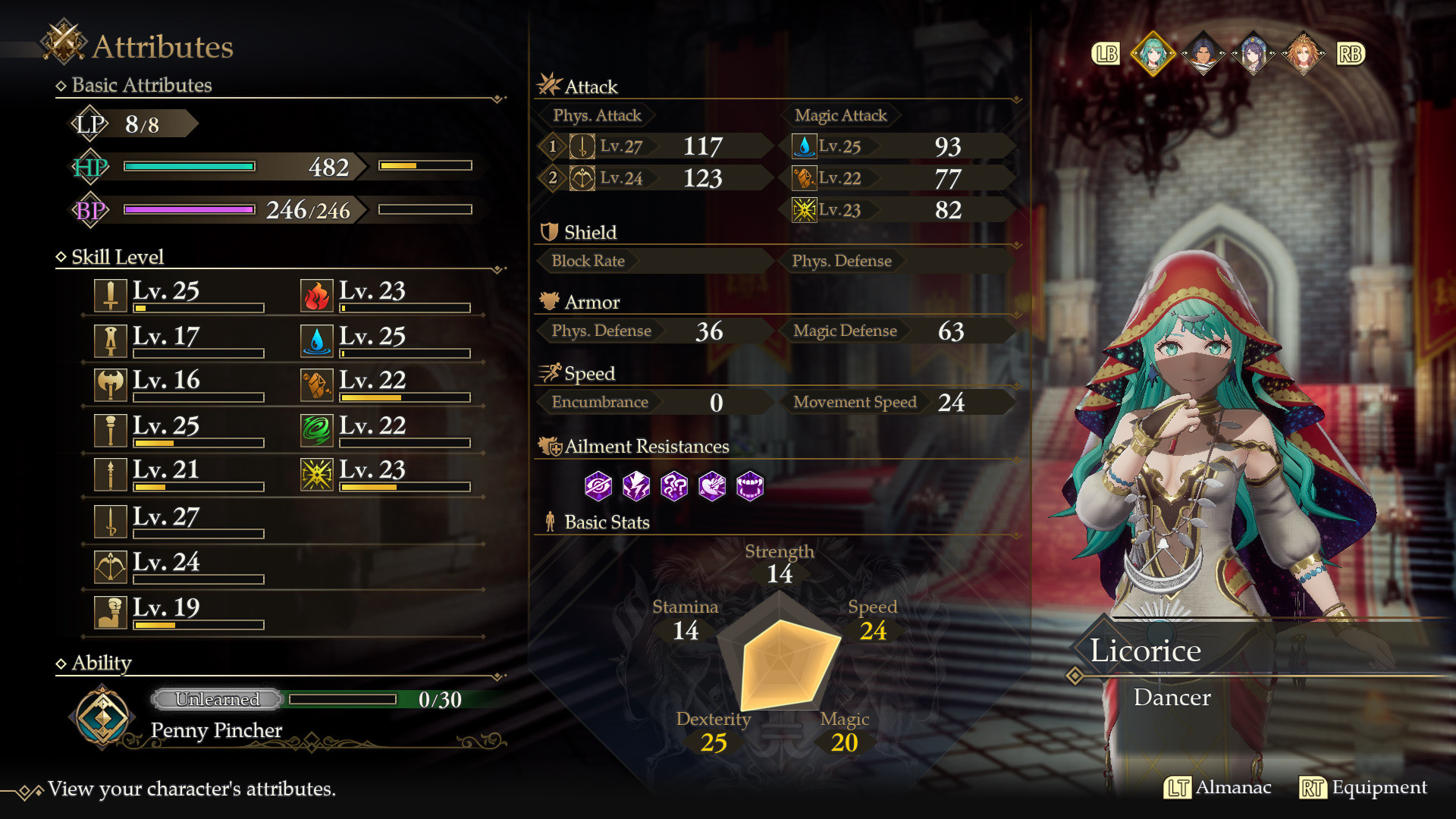Expand the Ability section
The width and height of the screenshot is (1456, 819).
(96, 663)
